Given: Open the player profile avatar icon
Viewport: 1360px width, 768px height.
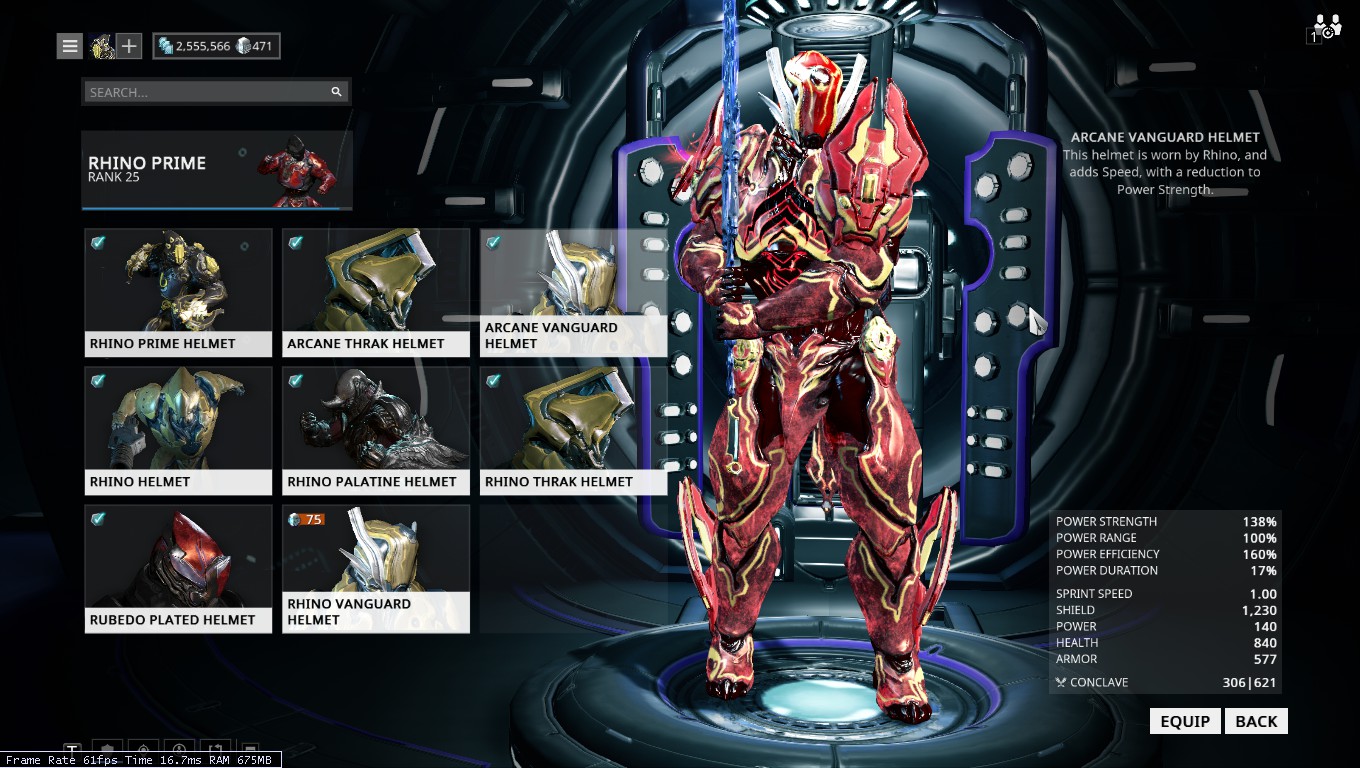Looking at the screenshot, I should point(101,45).
